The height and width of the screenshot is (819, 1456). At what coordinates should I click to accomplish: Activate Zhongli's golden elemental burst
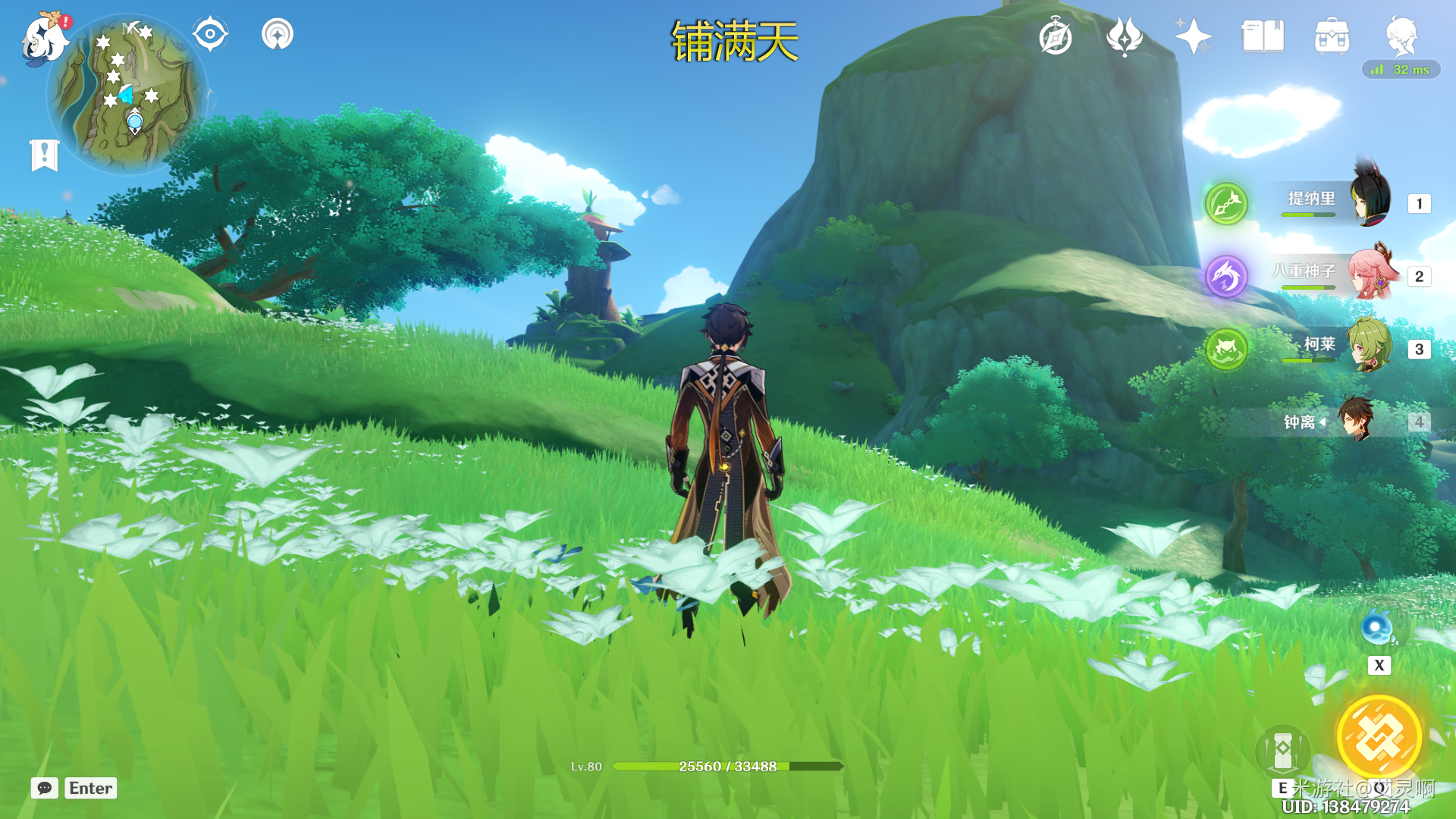pos(1379,737)
